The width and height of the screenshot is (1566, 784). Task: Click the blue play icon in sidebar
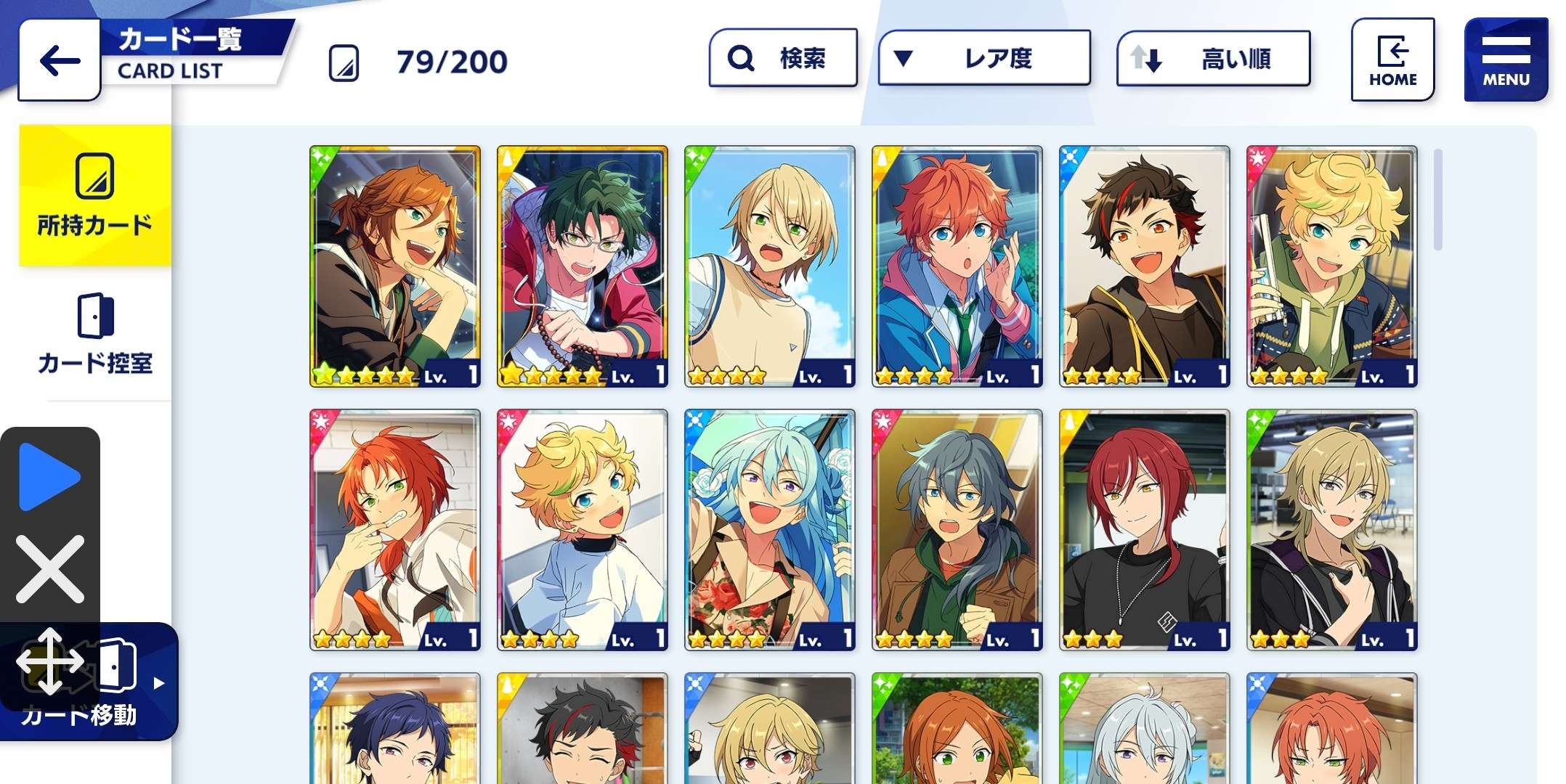pos(49,475)
